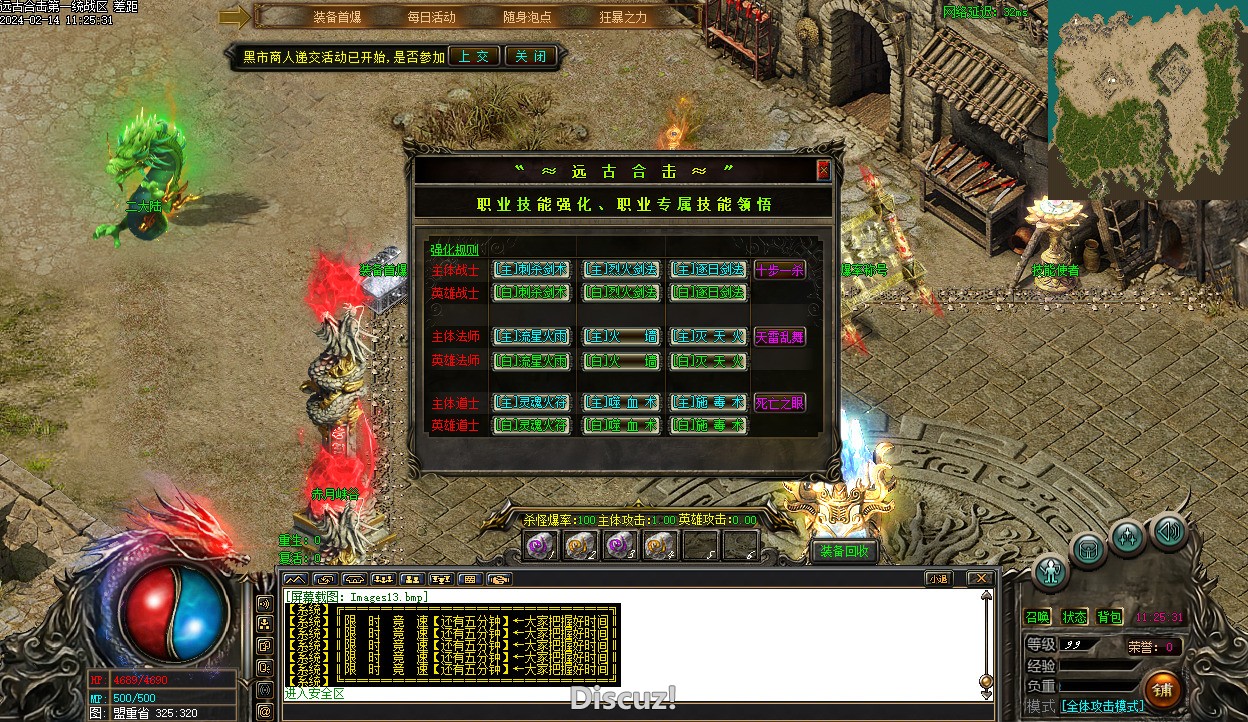Screen dimensions: 1248x722
Task: Choose the 天雷乱舞 exclusive skill
Action: (x=780, y=337)
